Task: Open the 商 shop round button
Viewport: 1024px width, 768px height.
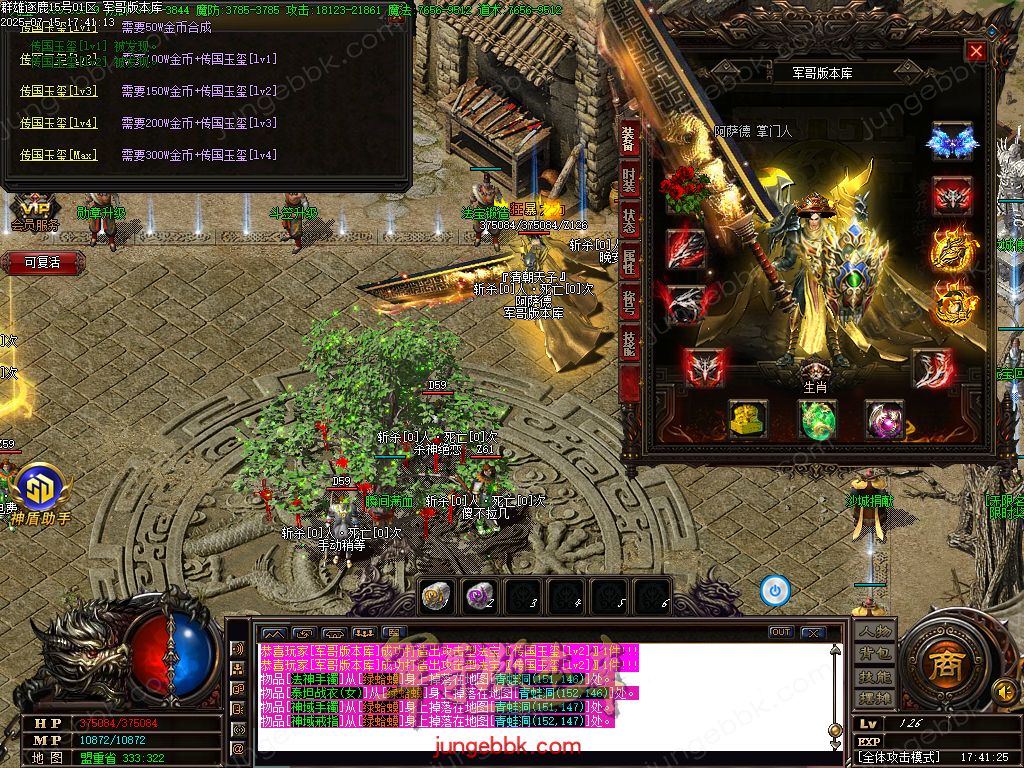Action: [941, 667]
